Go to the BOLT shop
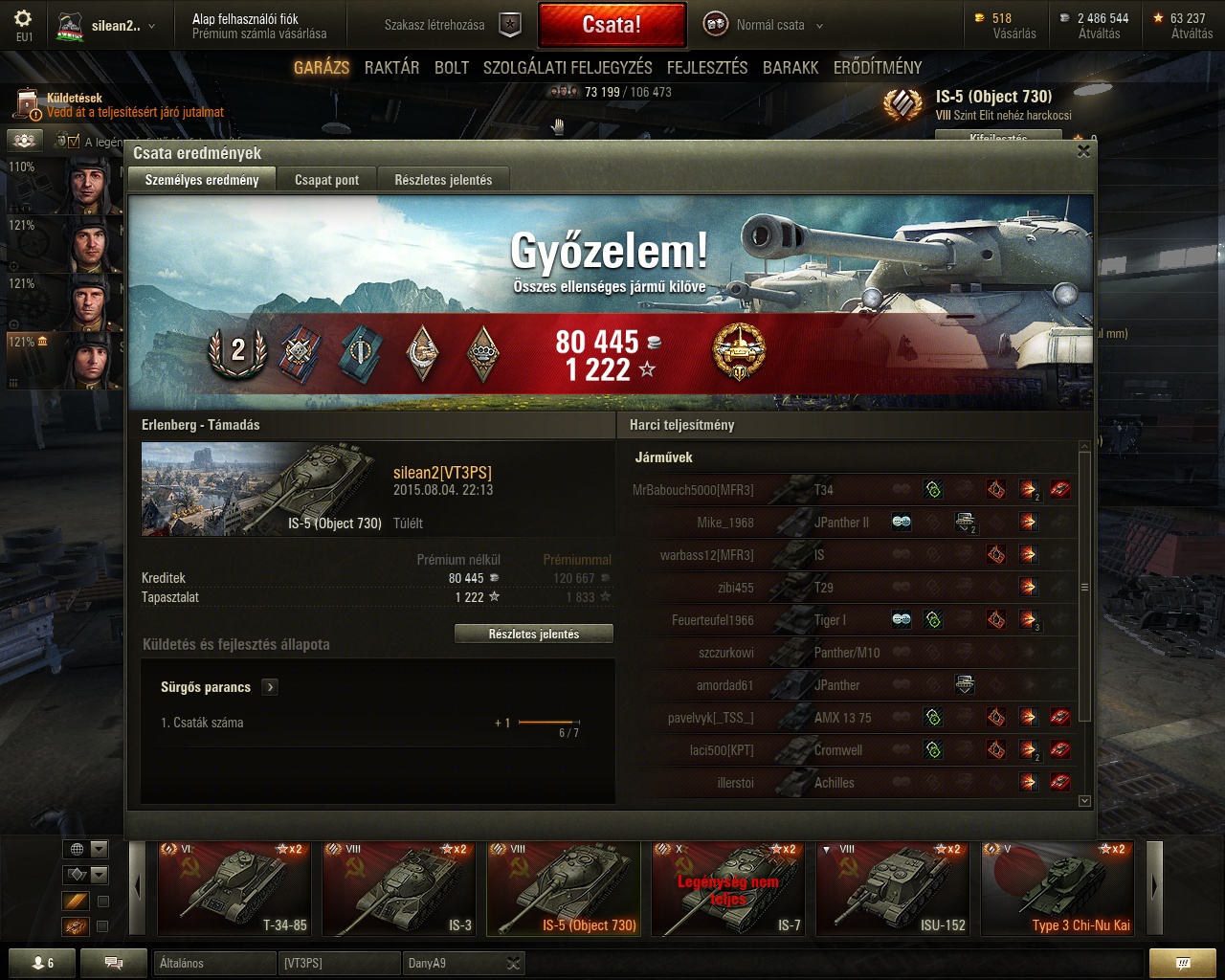 452,67
